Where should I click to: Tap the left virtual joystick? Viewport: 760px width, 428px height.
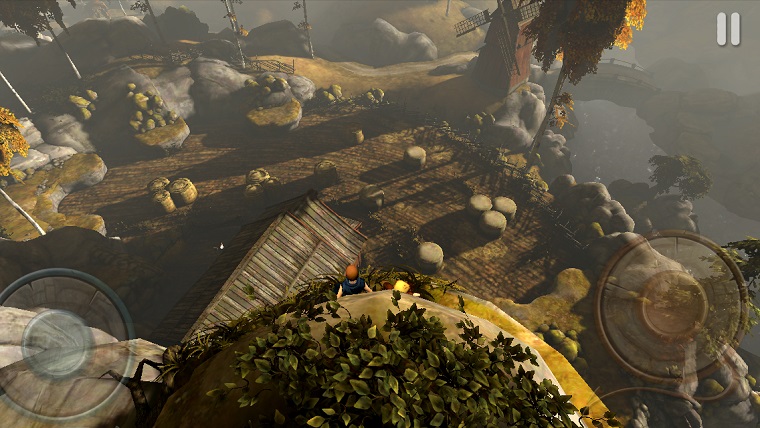pos(57,343)
